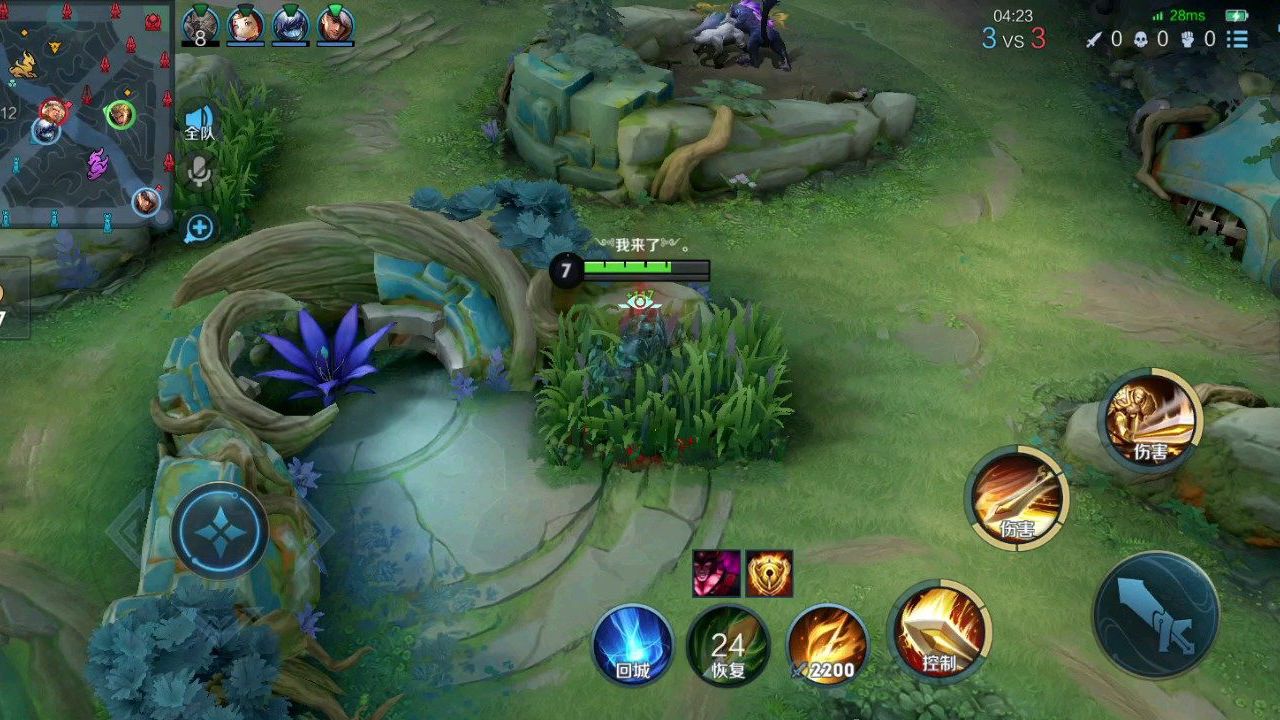Inspect the purple demon buff icon

click(717, 573)
